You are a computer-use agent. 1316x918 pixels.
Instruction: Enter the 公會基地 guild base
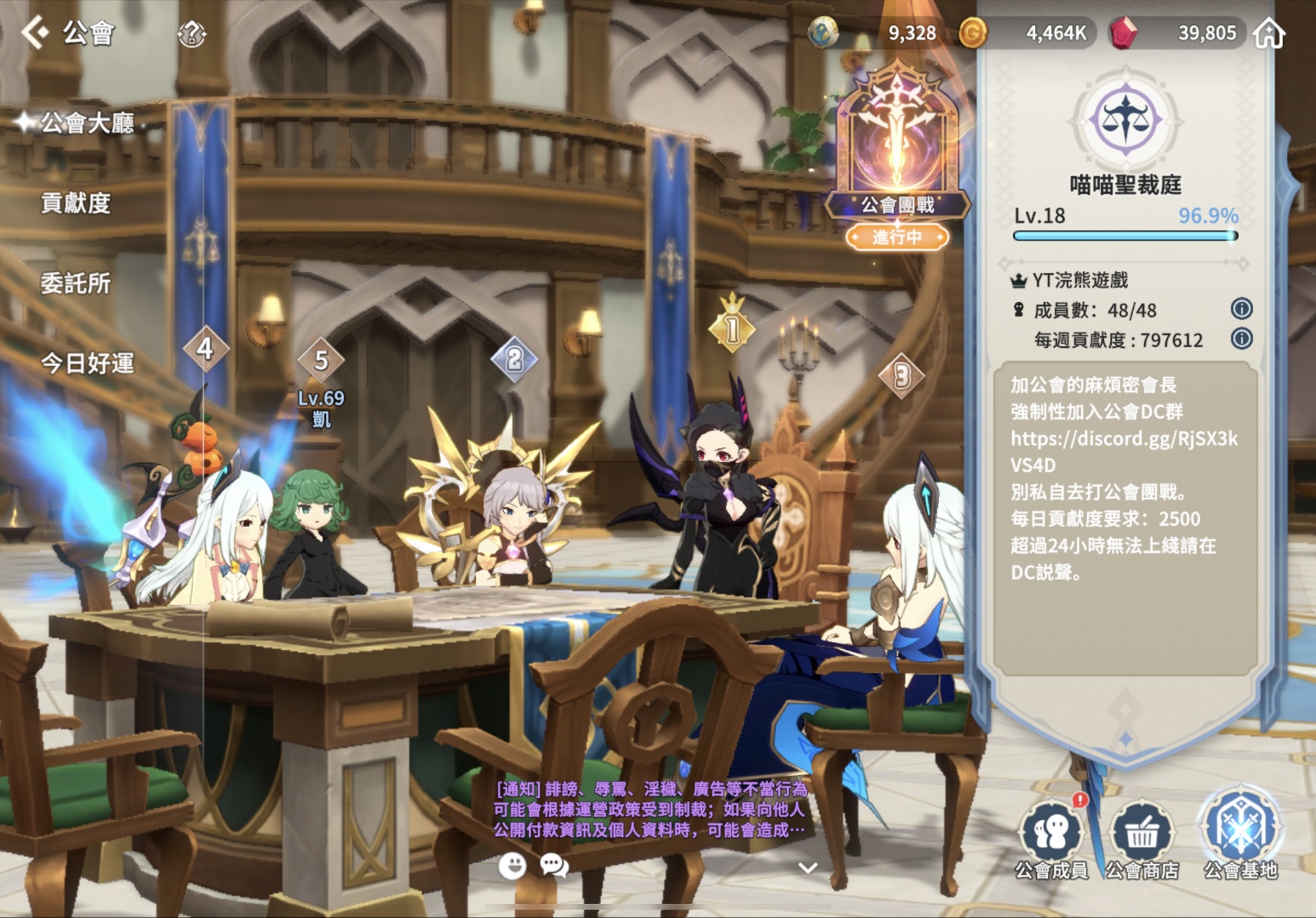click(x=1240, y=832)
